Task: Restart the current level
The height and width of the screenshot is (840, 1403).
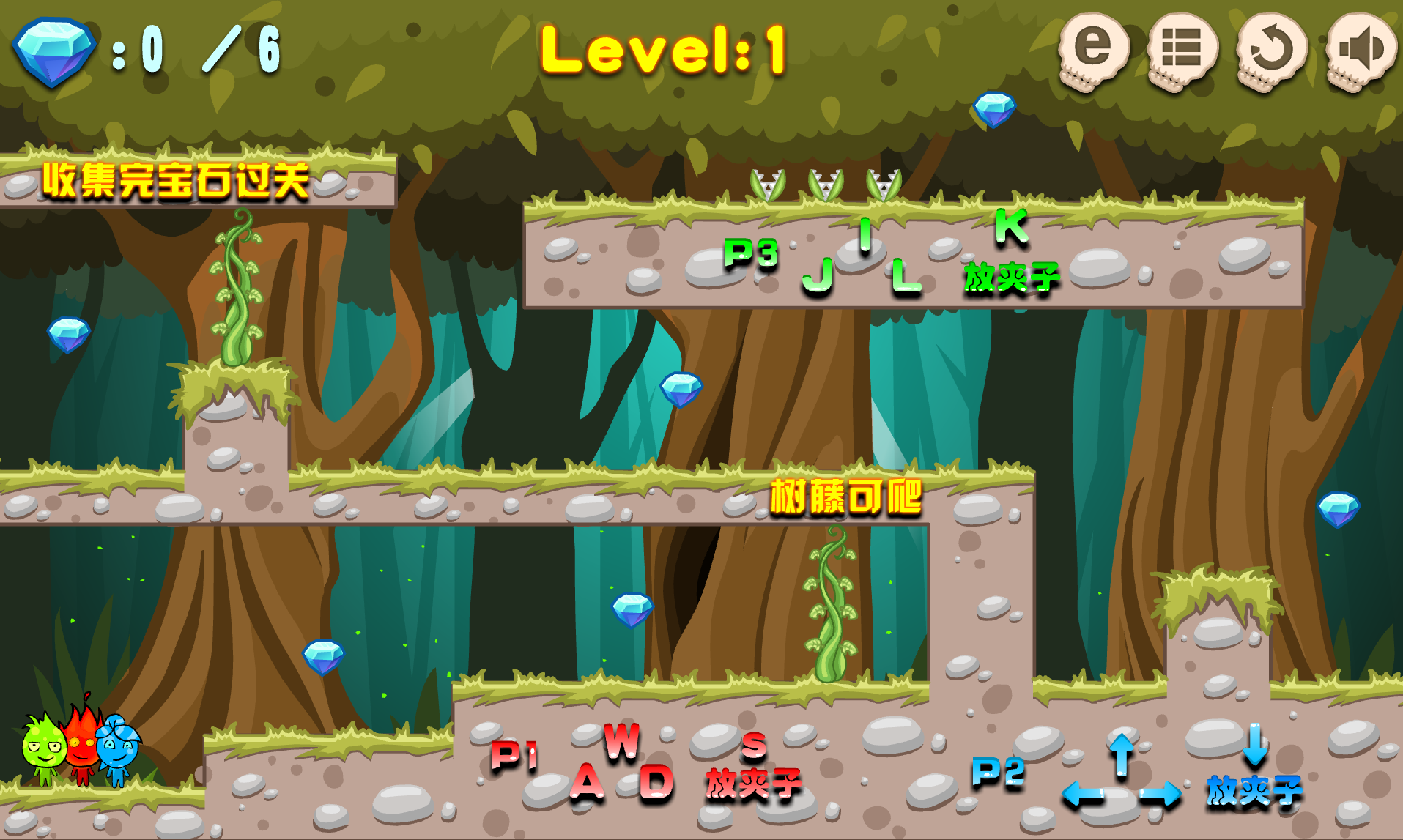Action: pos(1271,50)
